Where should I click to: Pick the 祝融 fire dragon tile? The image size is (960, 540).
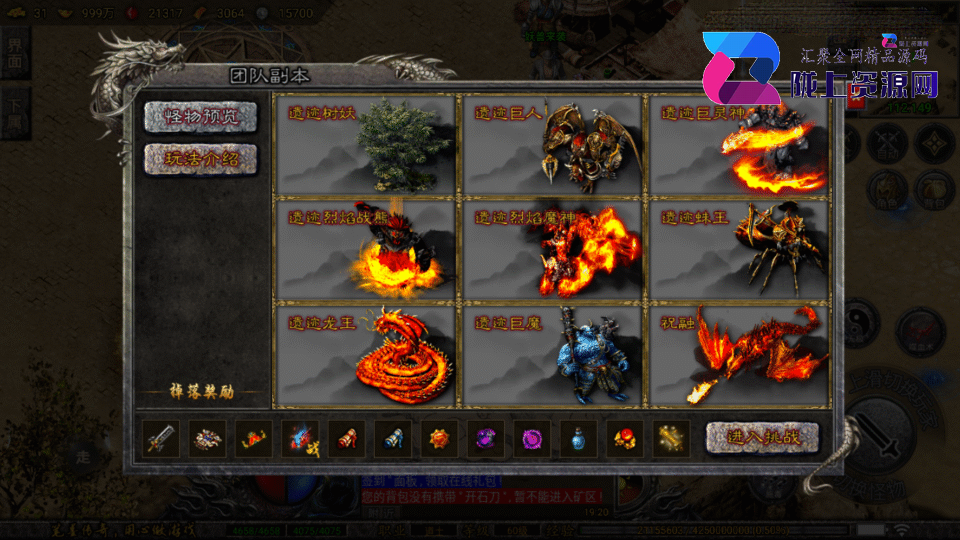point(739,355)
